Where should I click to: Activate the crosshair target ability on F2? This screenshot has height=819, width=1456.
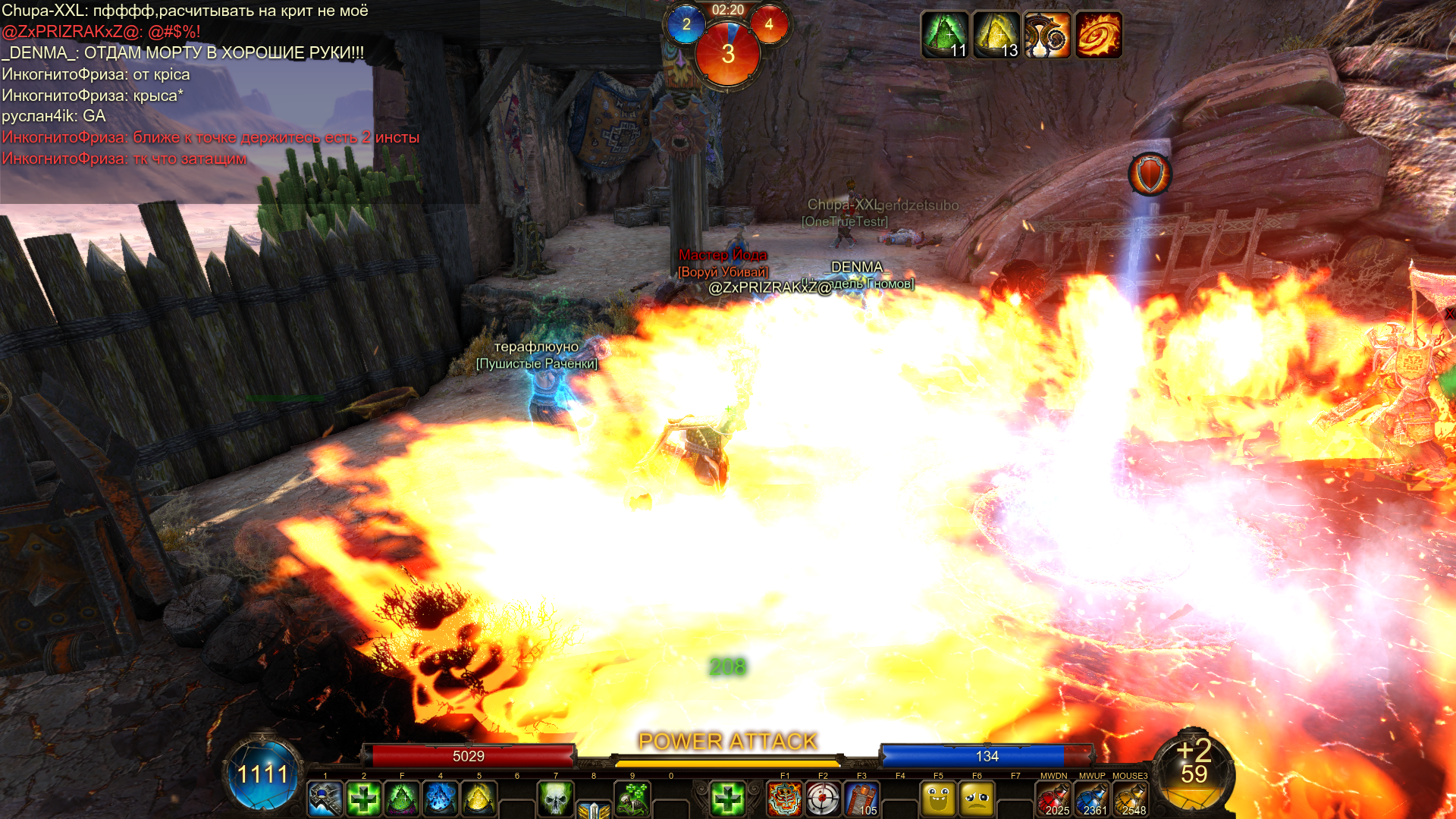823,799
